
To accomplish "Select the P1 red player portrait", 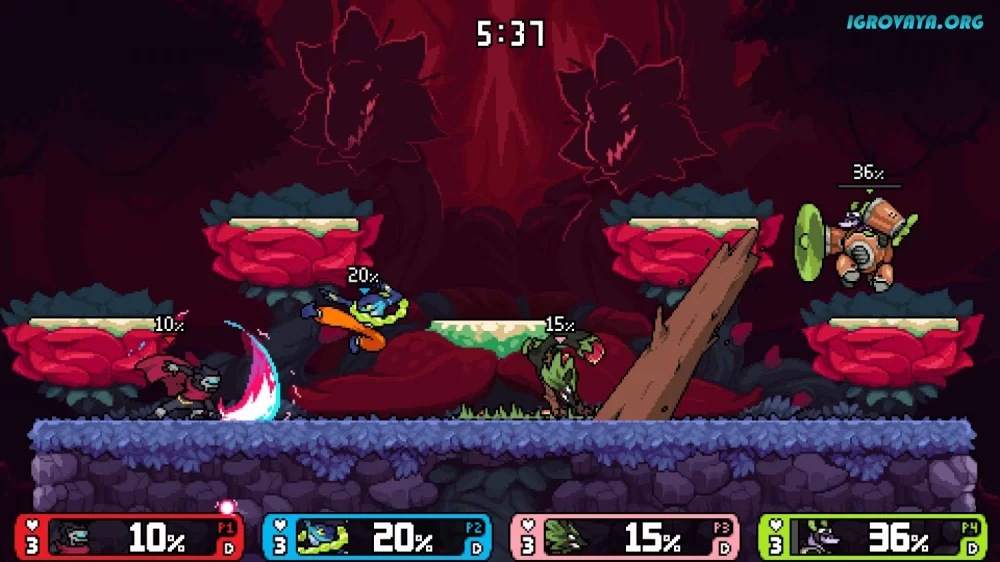I will (73, 538).
